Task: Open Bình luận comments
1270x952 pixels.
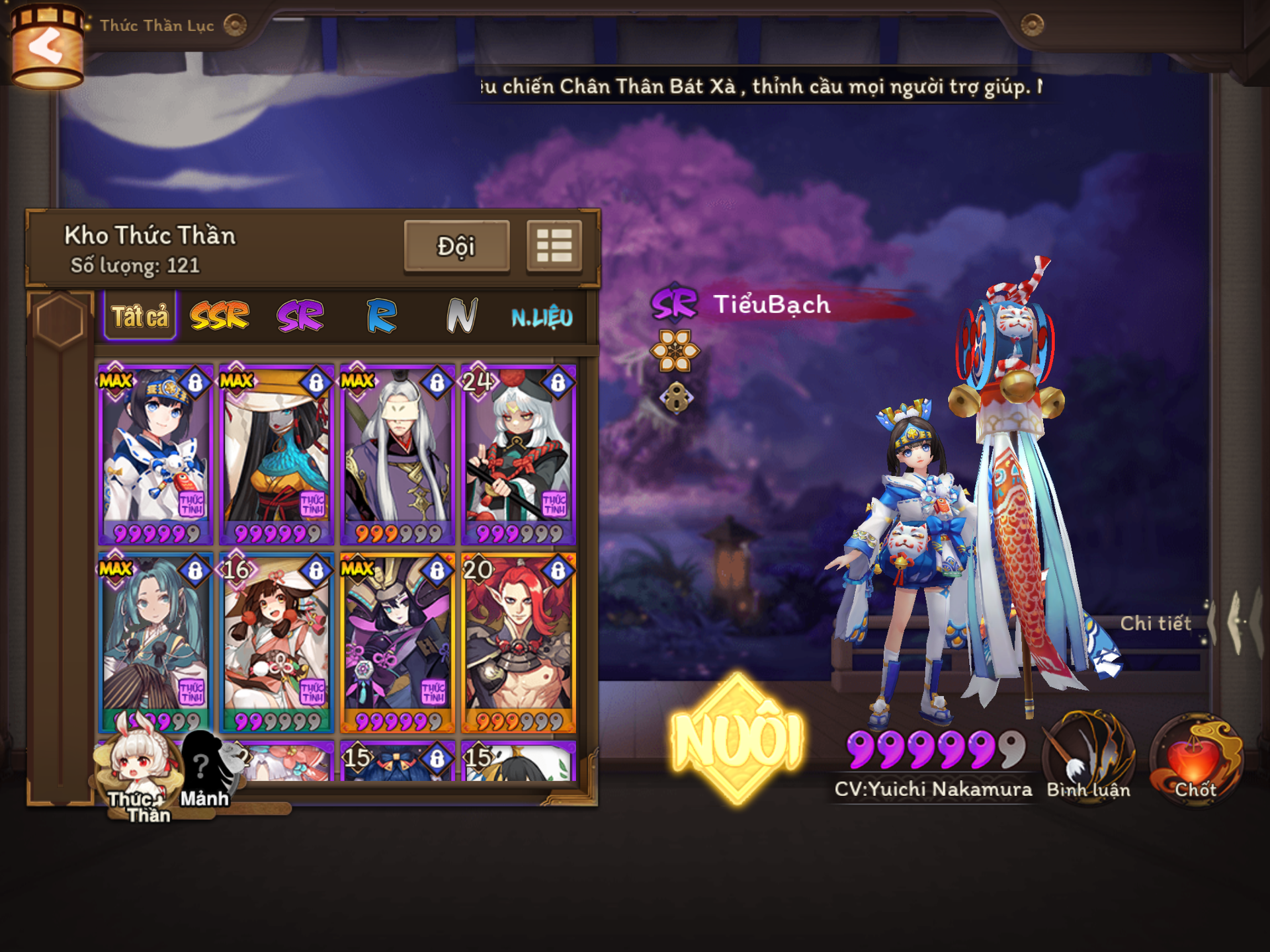Action: tap(1089, 759)
